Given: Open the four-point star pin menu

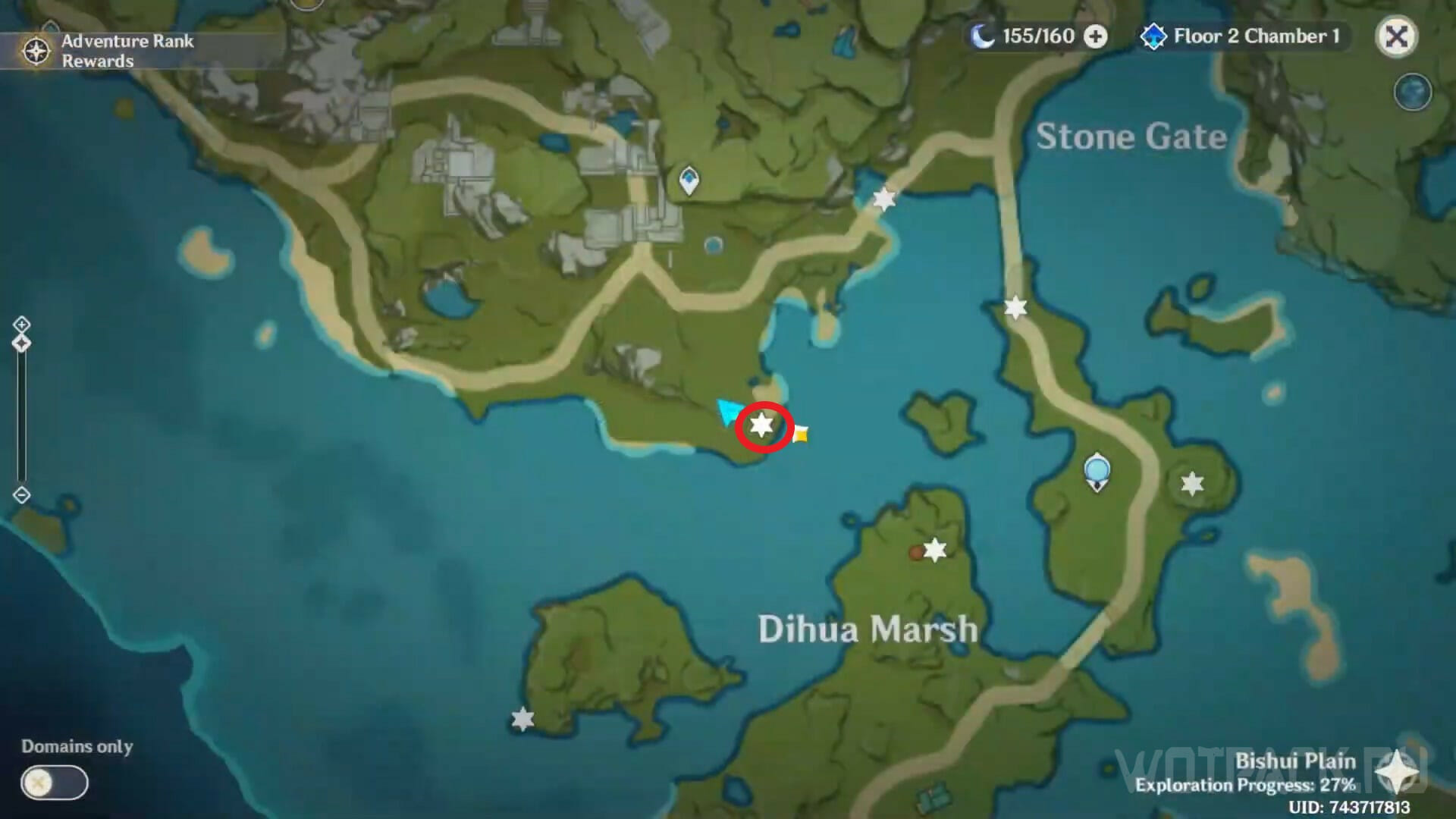Looking at the screenshot, I should [1396, 773].
